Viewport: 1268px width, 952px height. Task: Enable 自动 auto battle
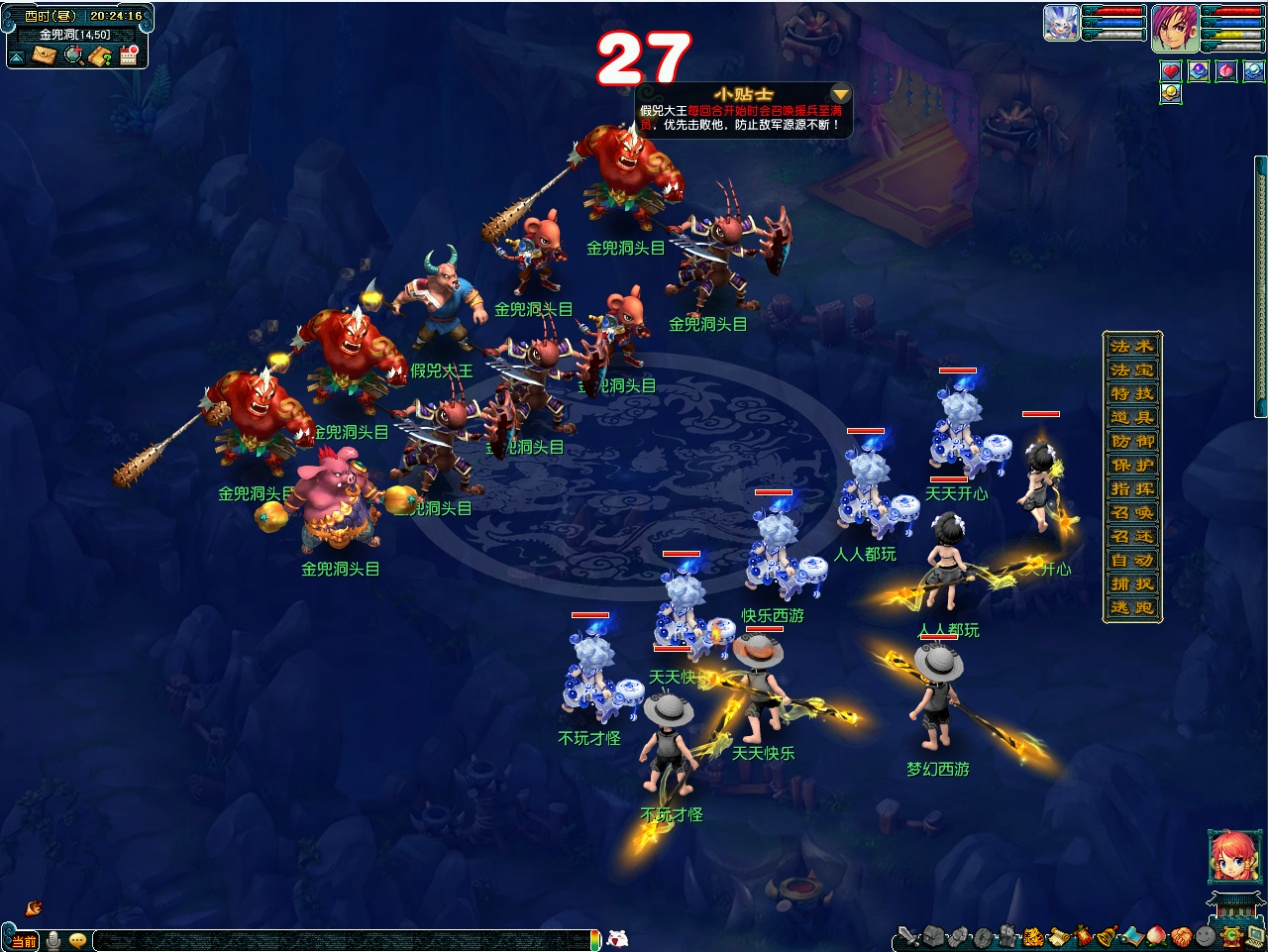[x=1132, y=561]
